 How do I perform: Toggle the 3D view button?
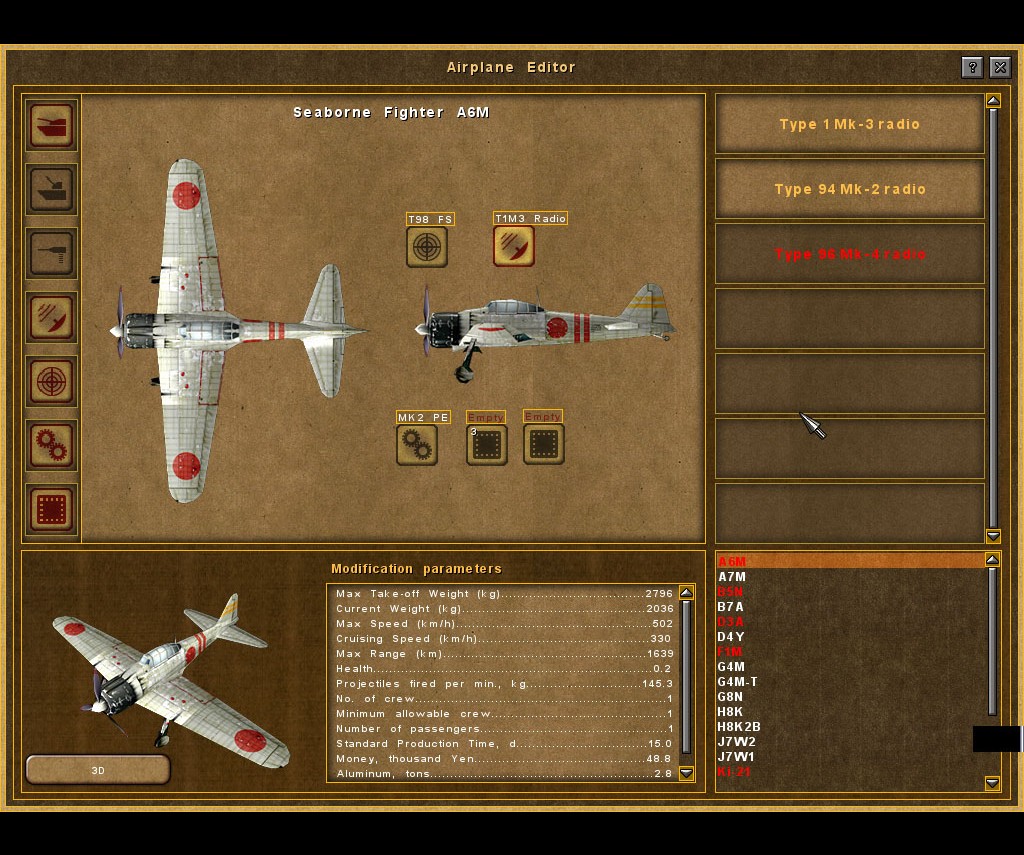[98, 770]
